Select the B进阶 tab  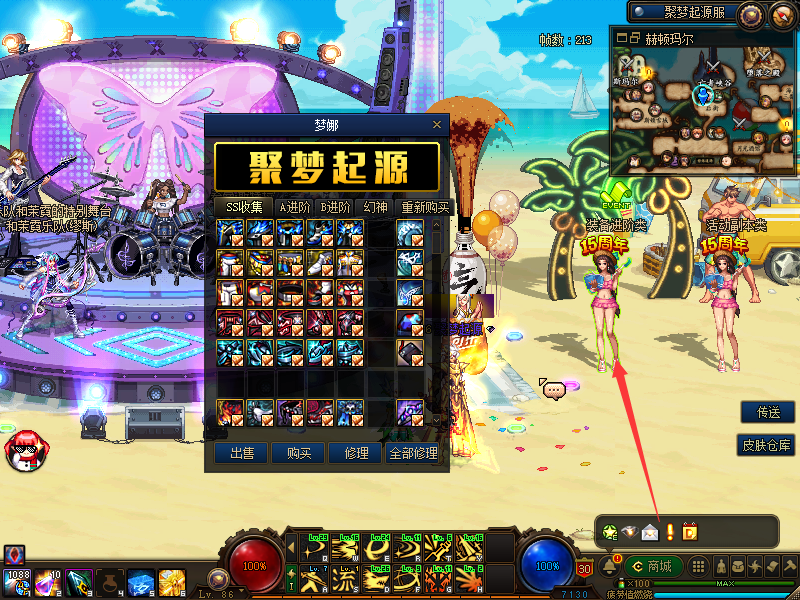335,207
